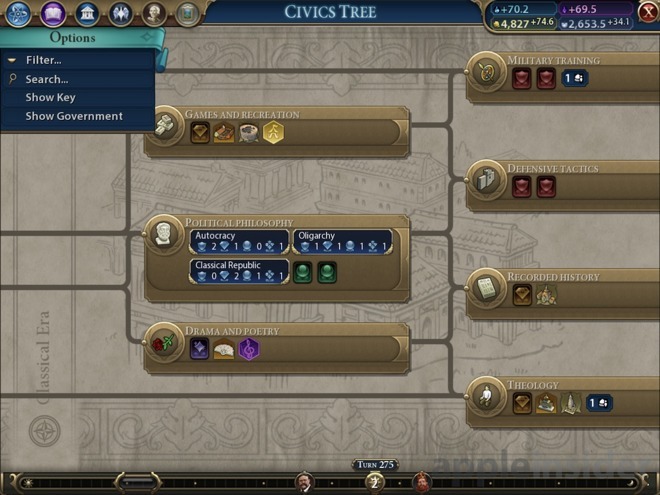Click the Oligarchy government card

pos(343,241)
